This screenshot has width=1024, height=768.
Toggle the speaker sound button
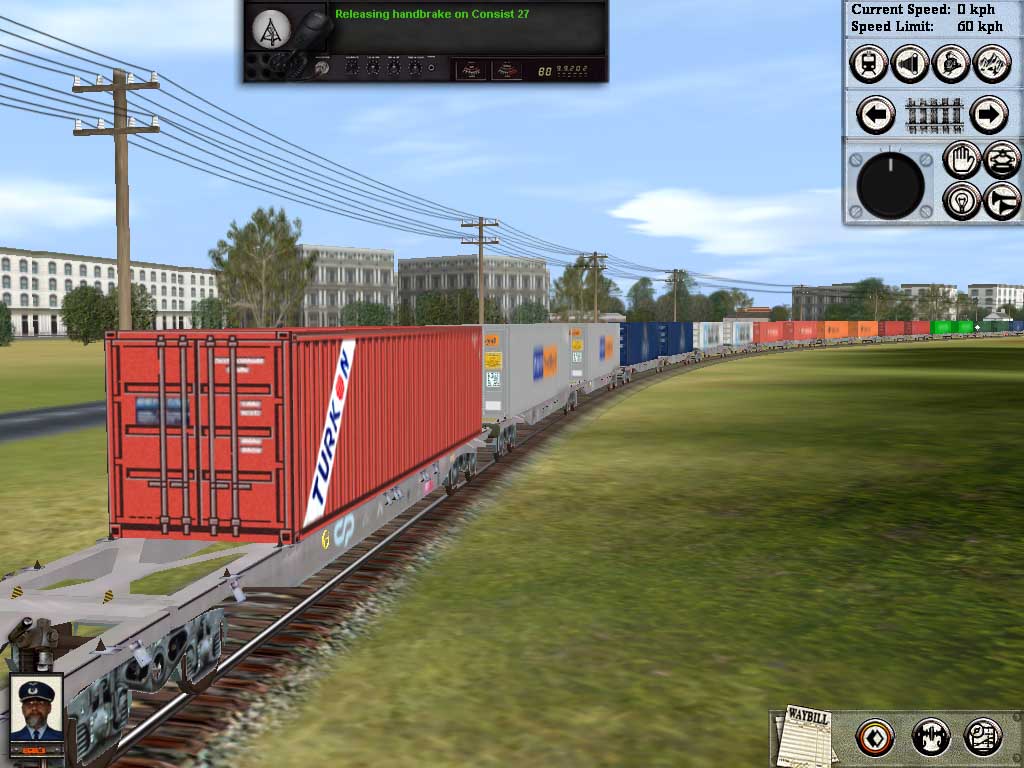click(x=910, y=63)
